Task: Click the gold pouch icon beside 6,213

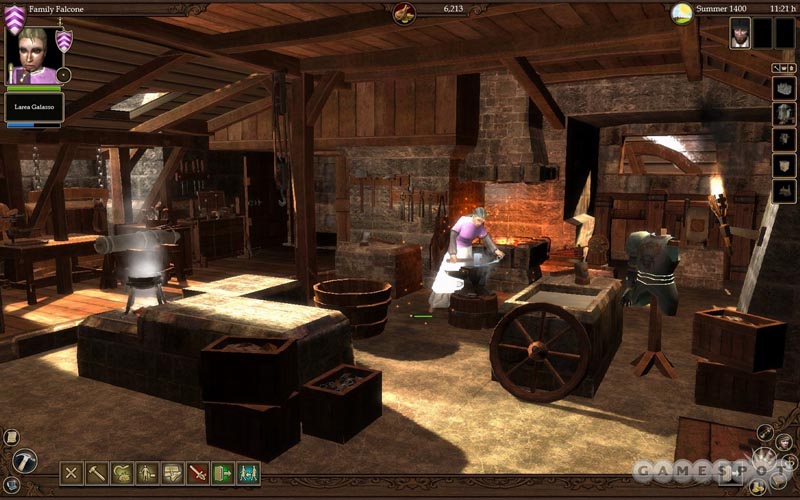Action: (405, 12)
